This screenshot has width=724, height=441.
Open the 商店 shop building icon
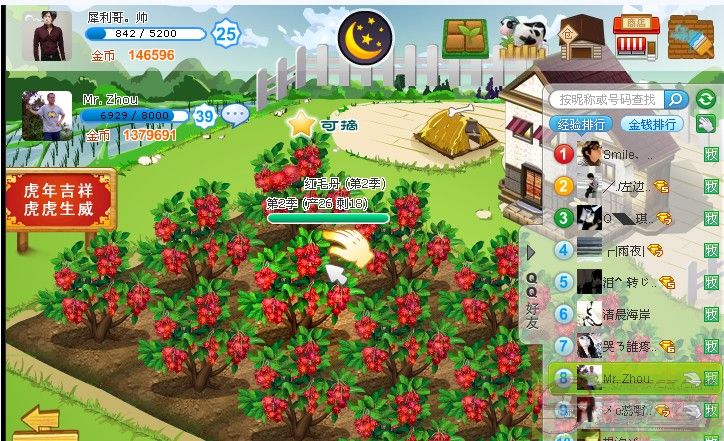(x=634, y=38)
